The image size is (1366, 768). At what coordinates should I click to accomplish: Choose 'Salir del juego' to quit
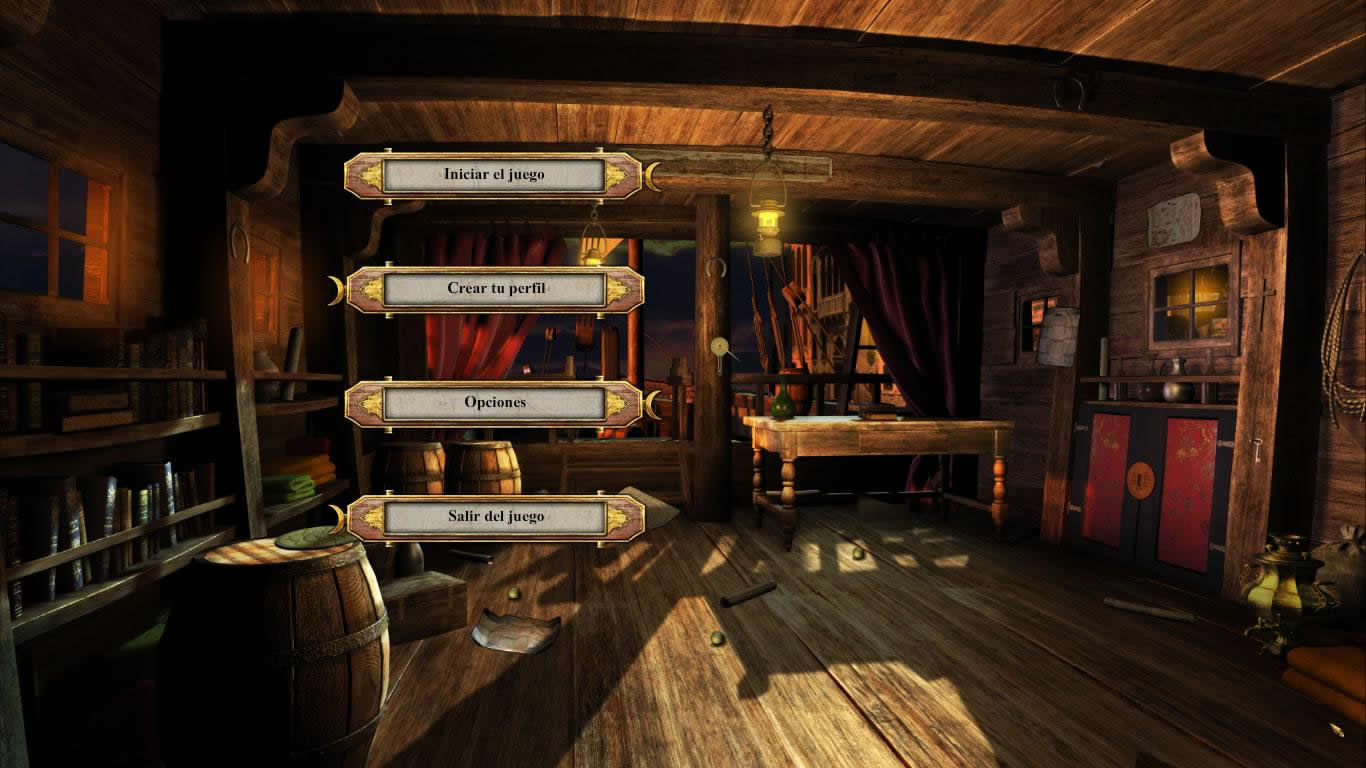click(494, 517)
